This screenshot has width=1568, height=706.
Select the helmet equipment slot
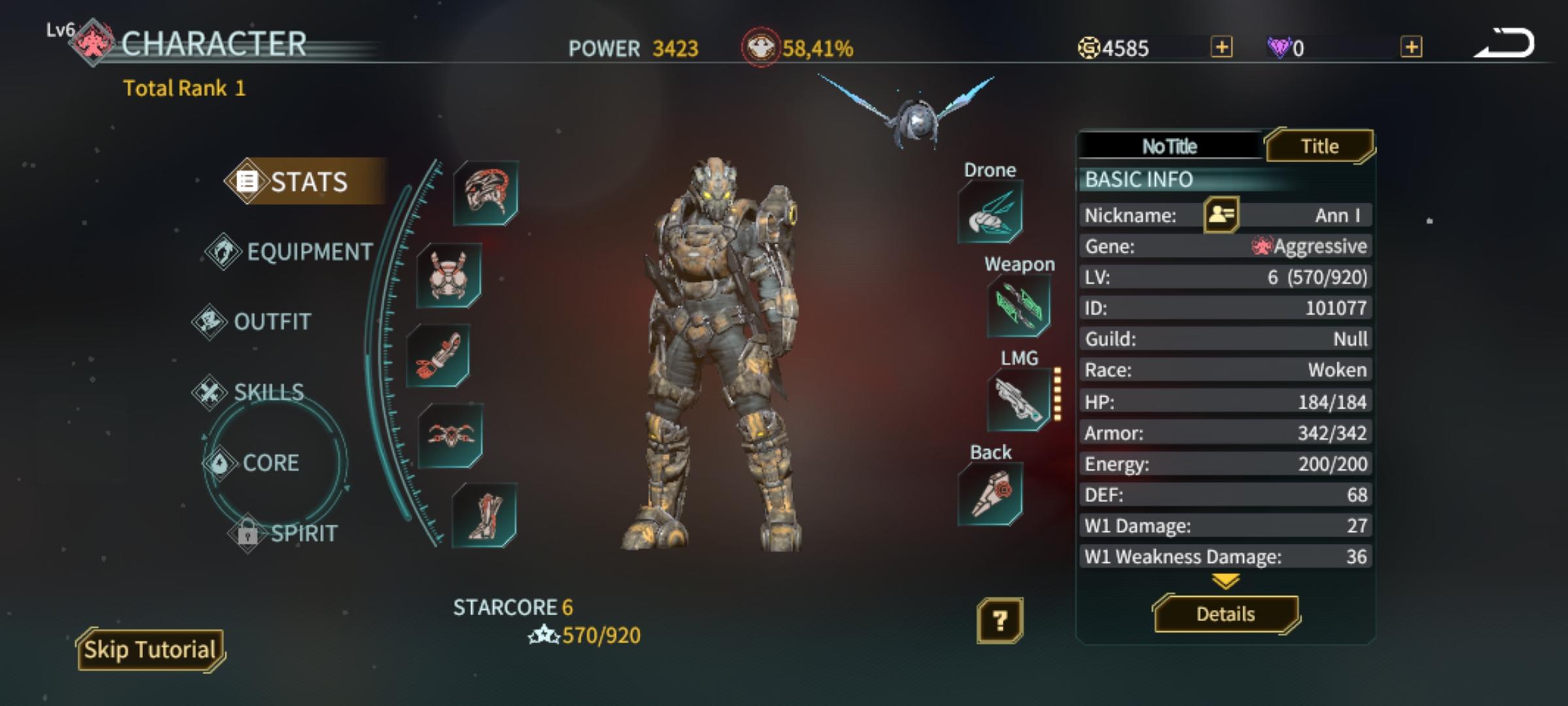[485, 193]
